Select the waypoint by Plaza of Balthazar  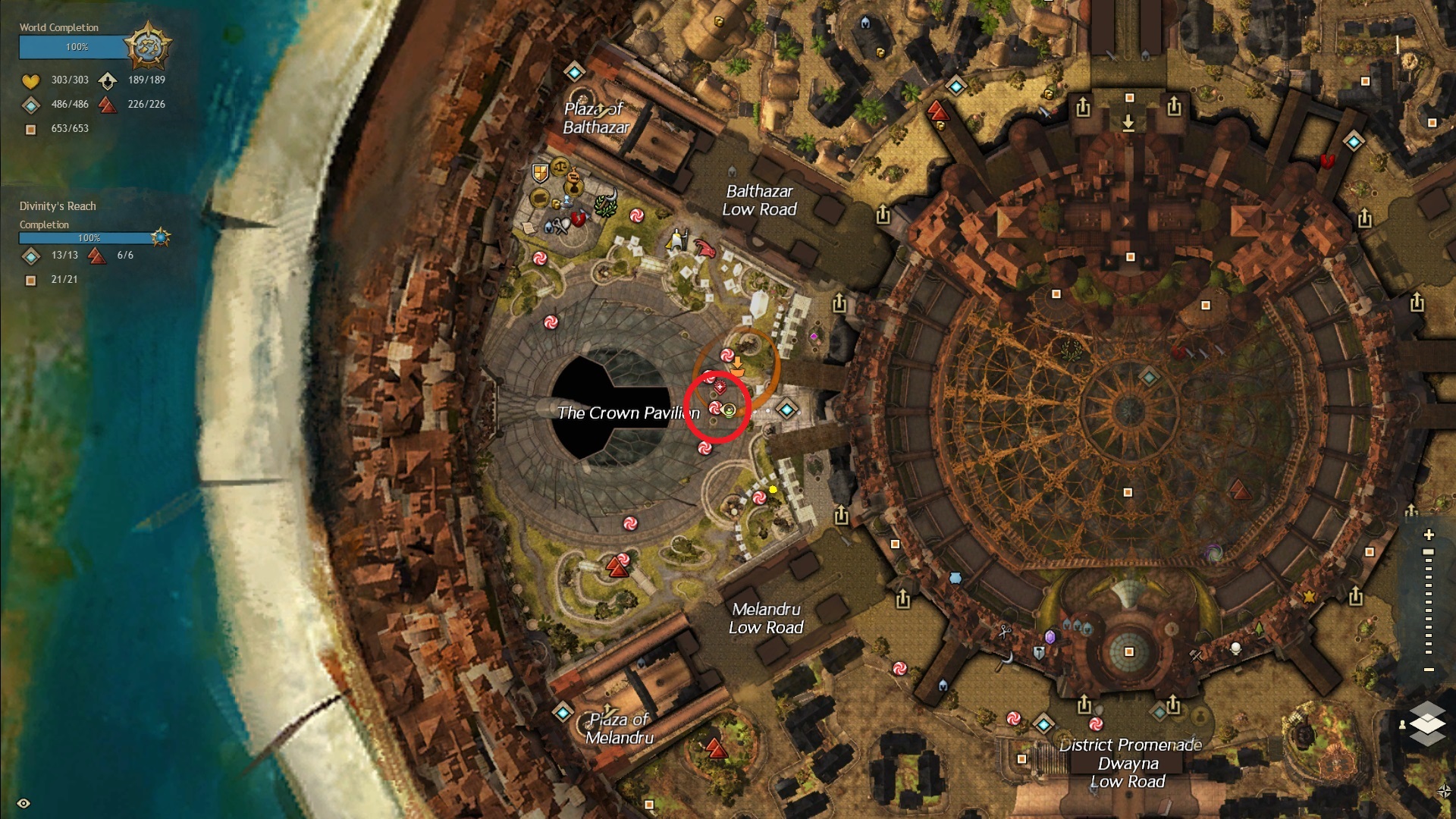click(574, 72)
